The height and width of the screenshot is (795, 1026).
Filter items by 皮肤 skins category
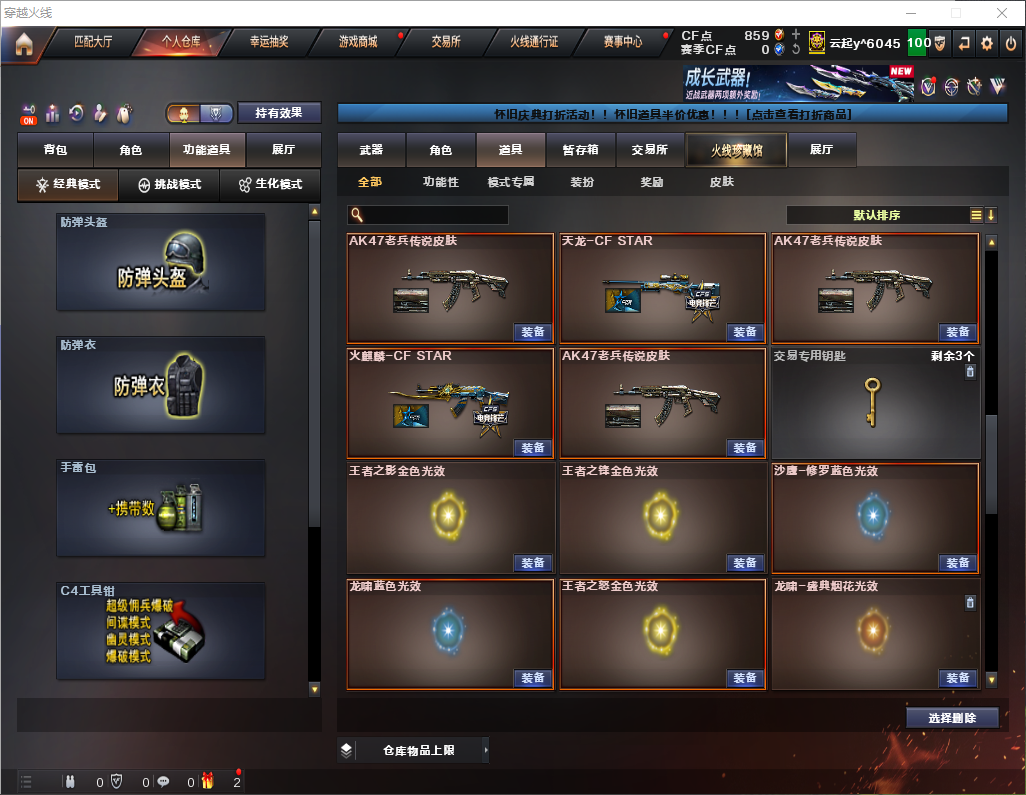click(x=721, y=182)
